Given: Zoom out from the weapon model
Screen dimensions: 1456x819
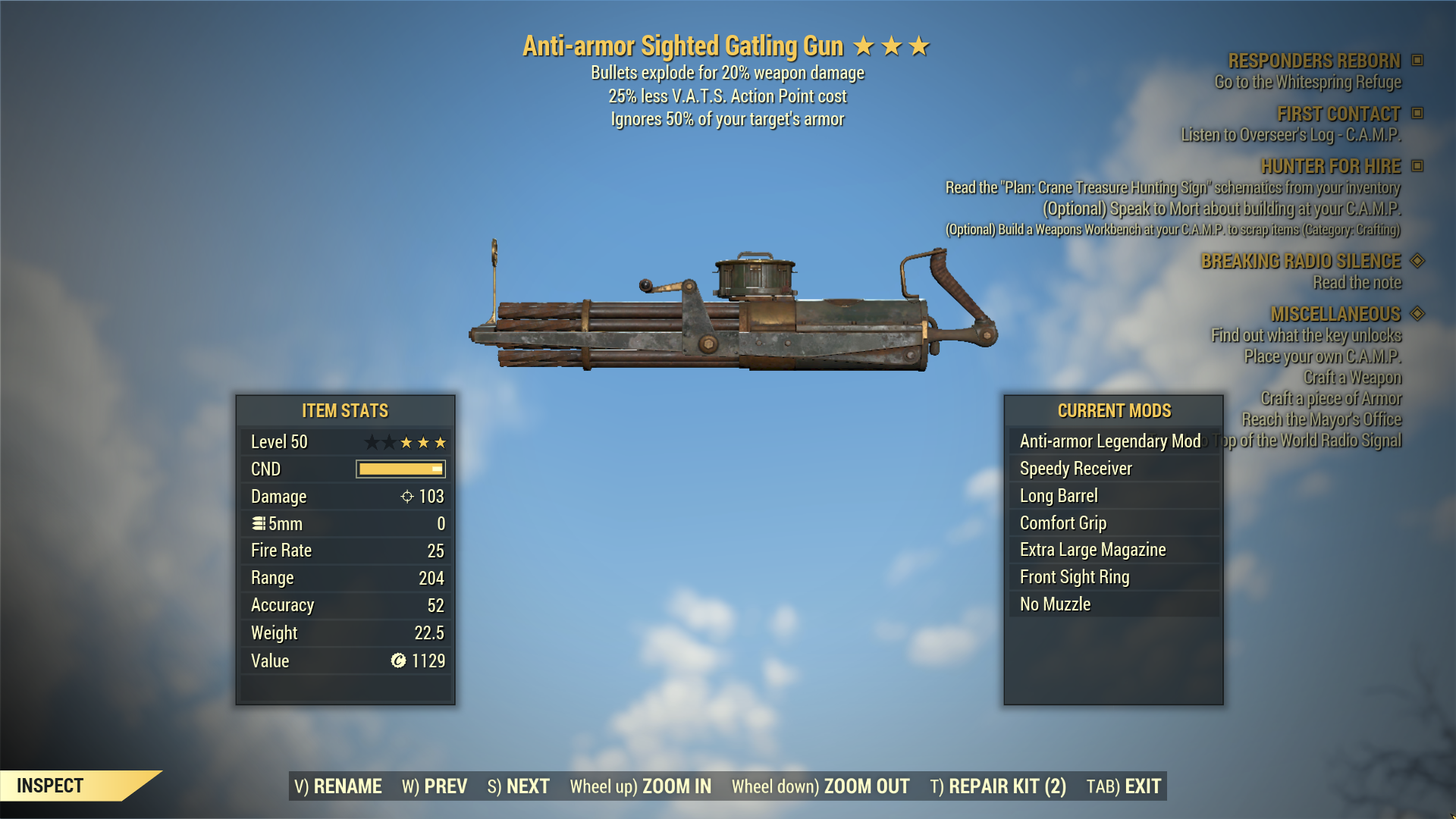Looking at the screenshot, I should pos(821,786).
